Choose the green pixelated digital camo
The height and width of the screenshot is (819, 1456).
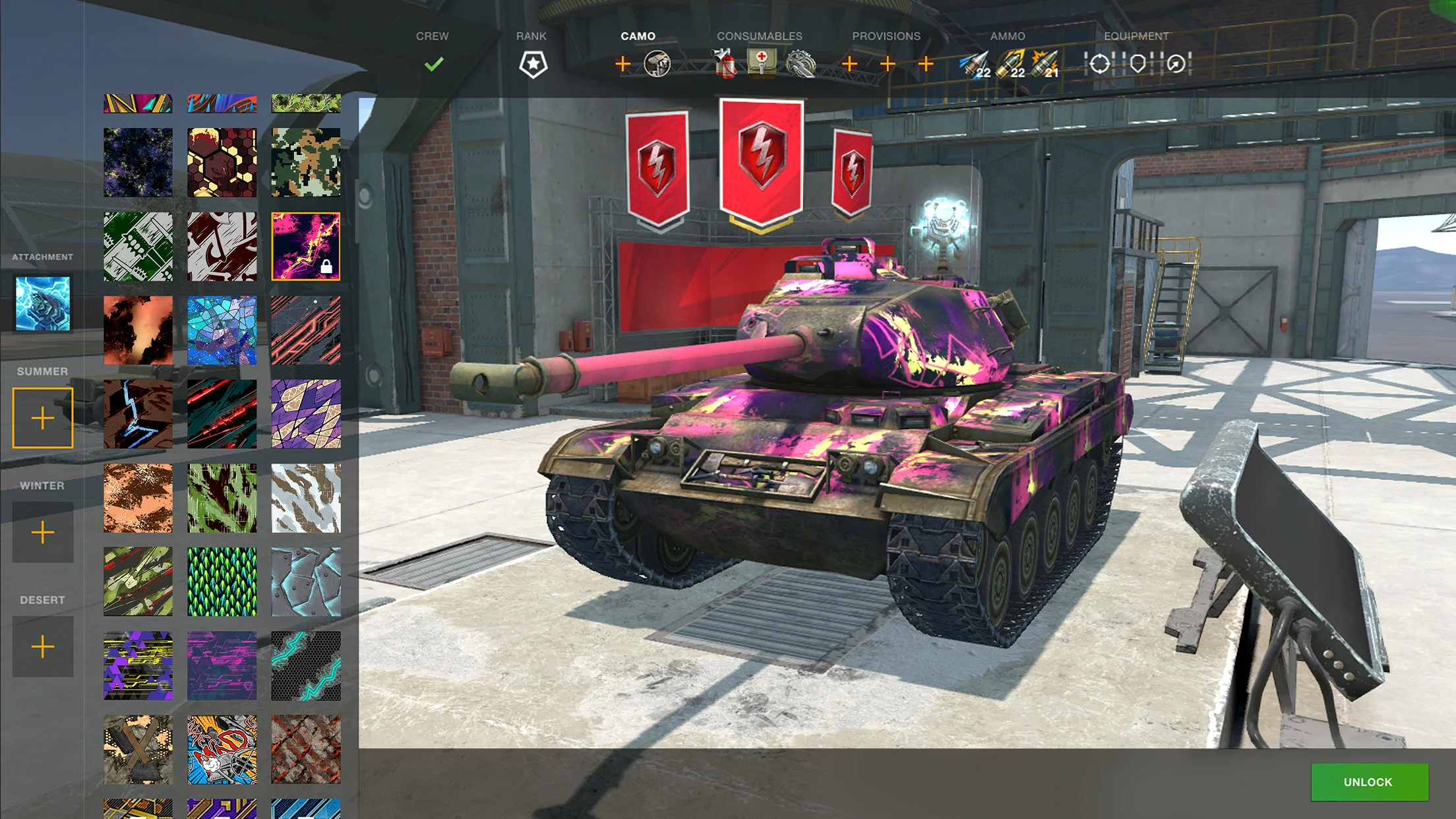[x=306, y=163]
